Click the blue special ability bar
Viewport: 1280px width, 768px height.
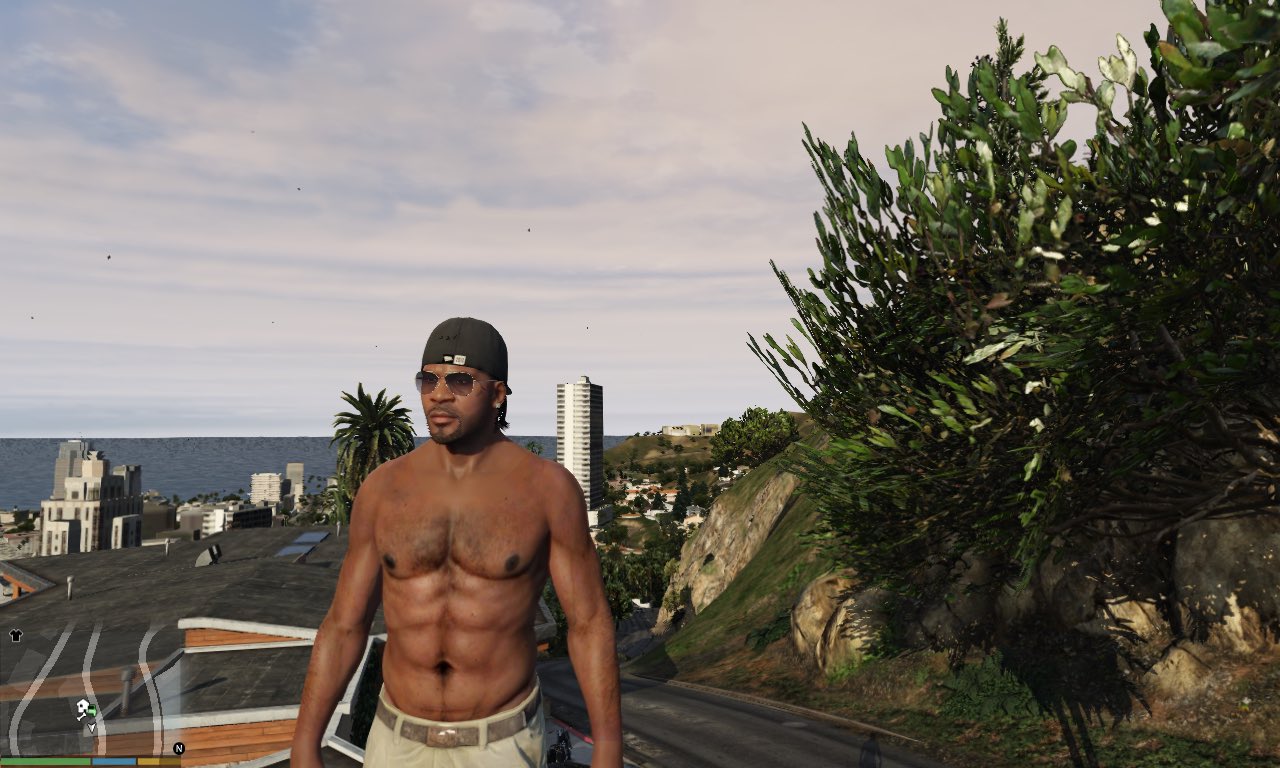pos(114,760)
